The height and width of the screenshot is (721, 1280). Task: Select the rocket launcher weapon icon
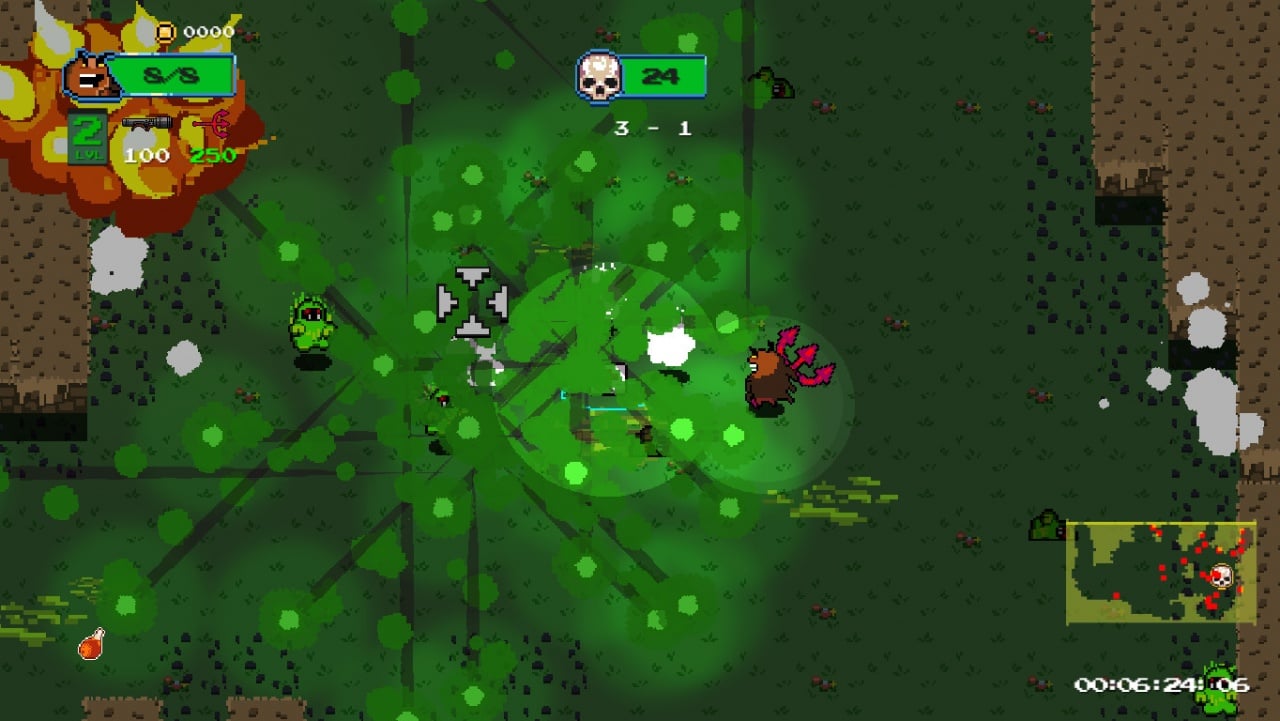pos(146,124)
